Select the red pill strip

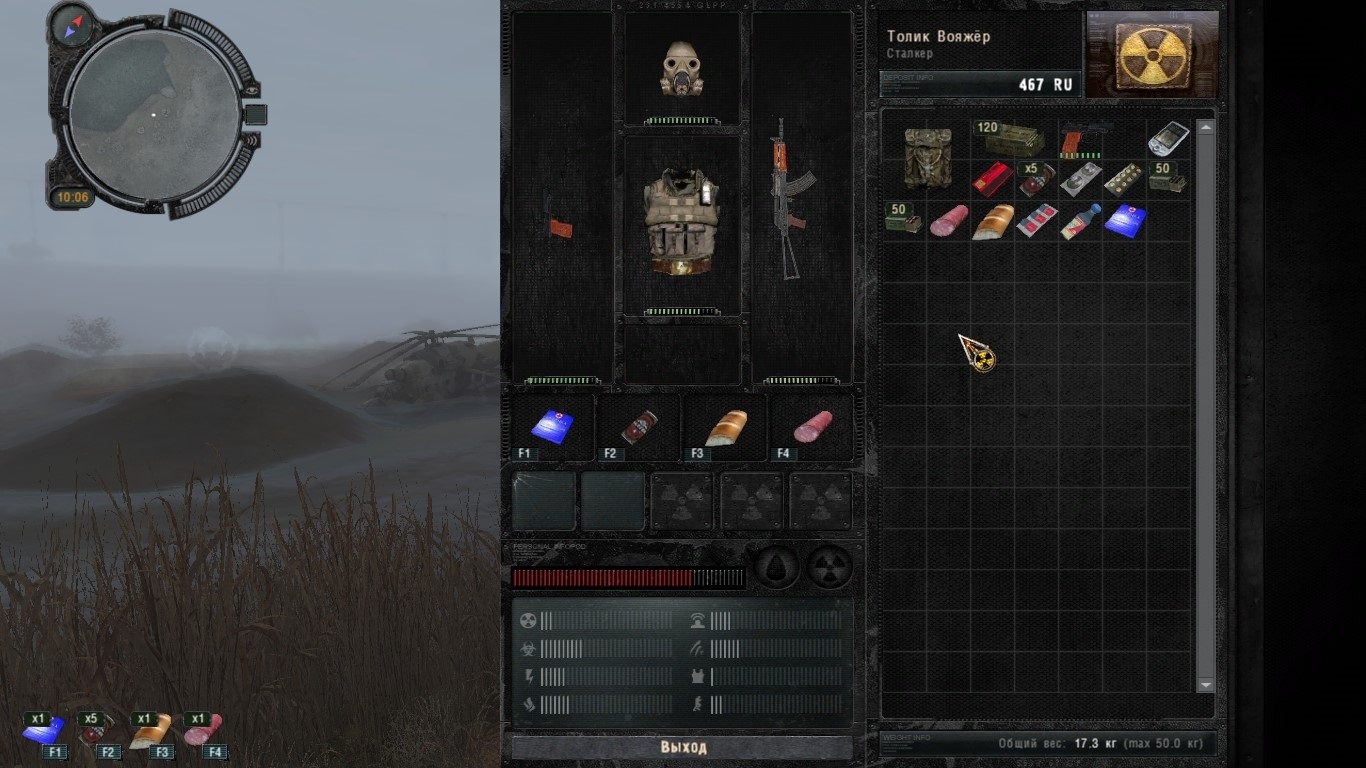tap(1036, 221)
